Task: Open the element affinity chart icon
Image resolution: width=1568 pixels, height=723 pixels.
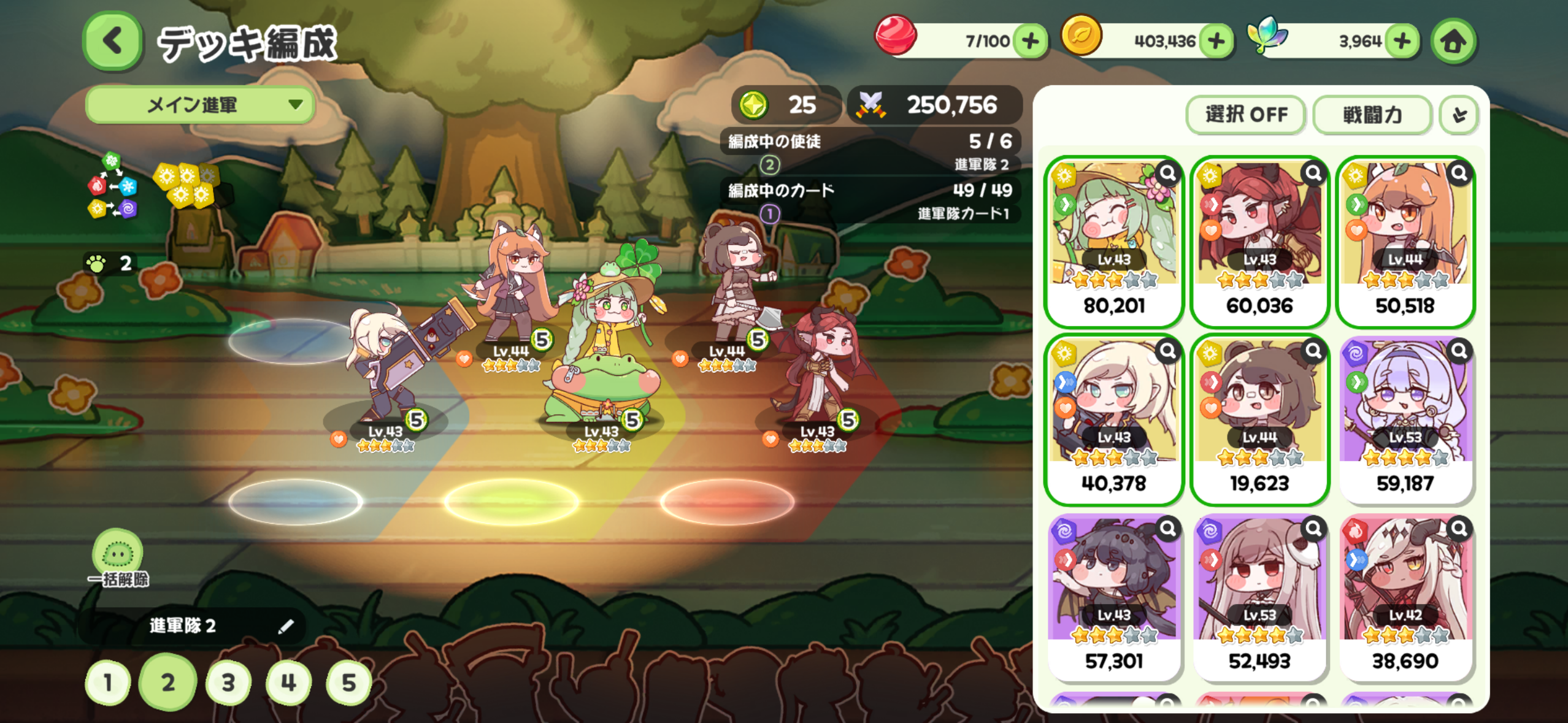Action: tap(112, 186)
